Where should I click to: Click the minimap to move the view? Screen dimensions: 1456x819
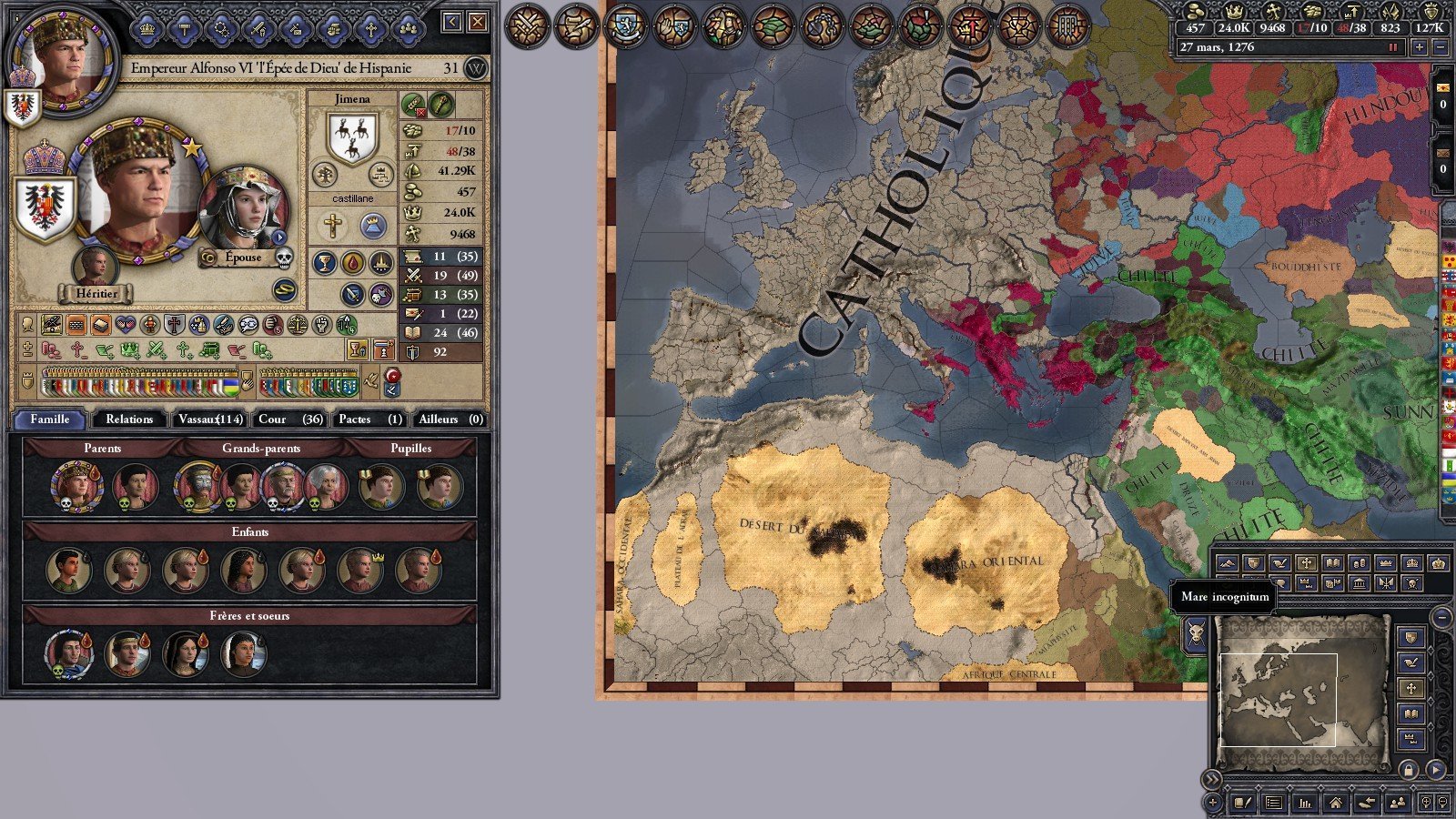(1301, 681)
